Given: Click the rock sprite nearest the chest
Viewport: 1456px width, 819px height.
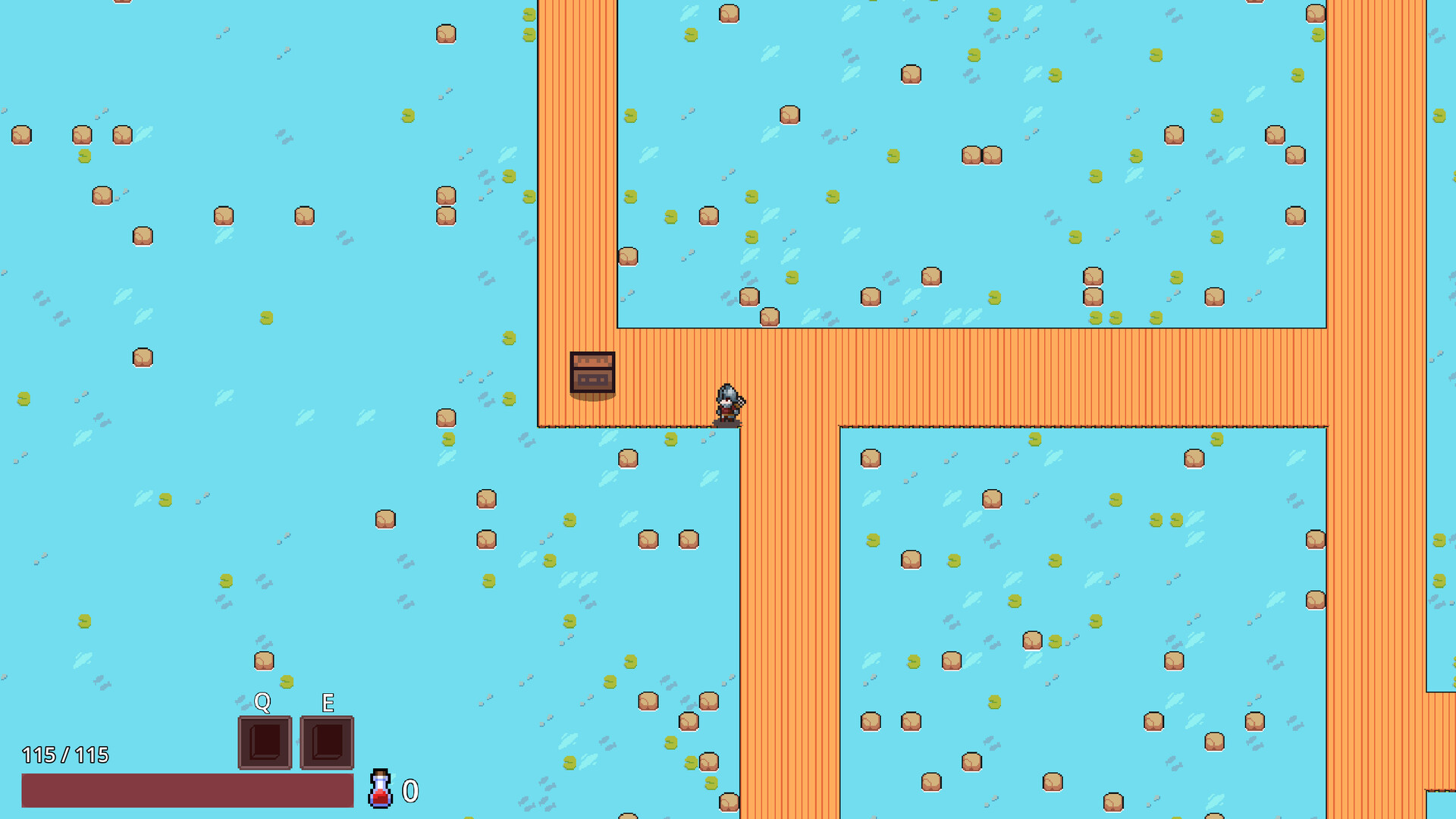Looking at the screenshot, I should (x=626, y=458).
